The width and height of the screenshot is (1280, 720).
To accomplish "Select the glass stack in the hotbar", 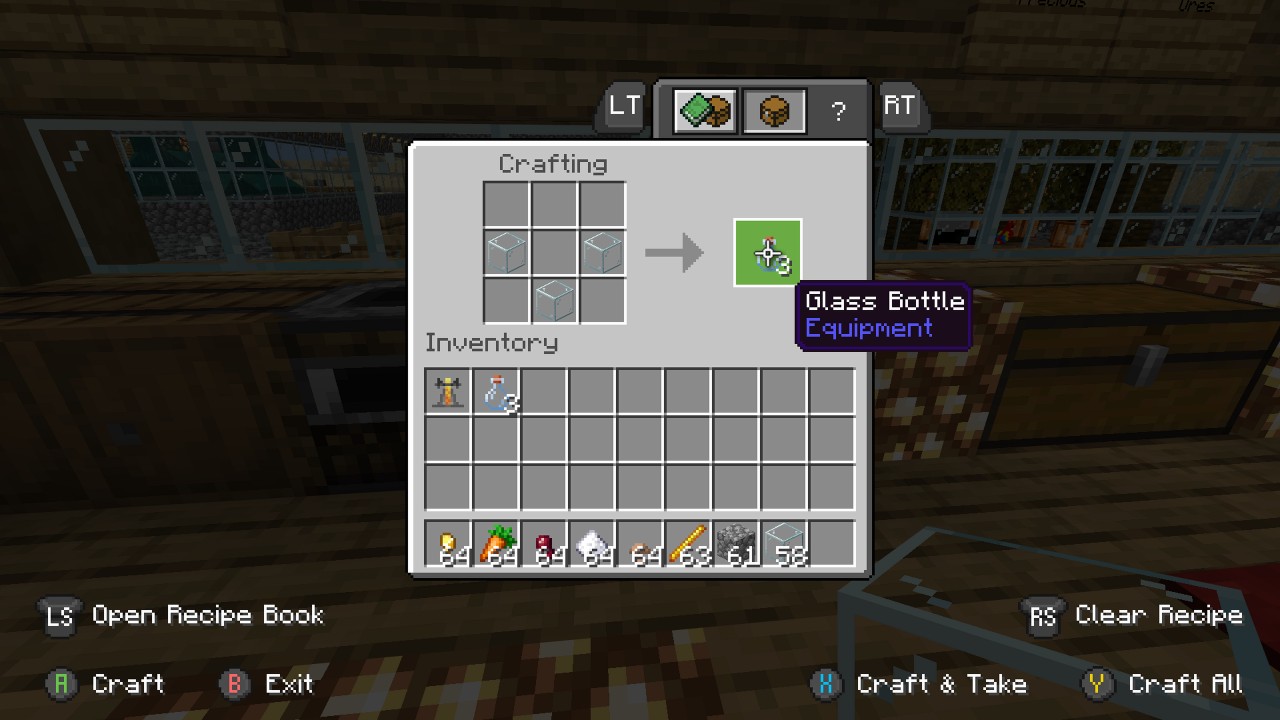I will (791, 543).
